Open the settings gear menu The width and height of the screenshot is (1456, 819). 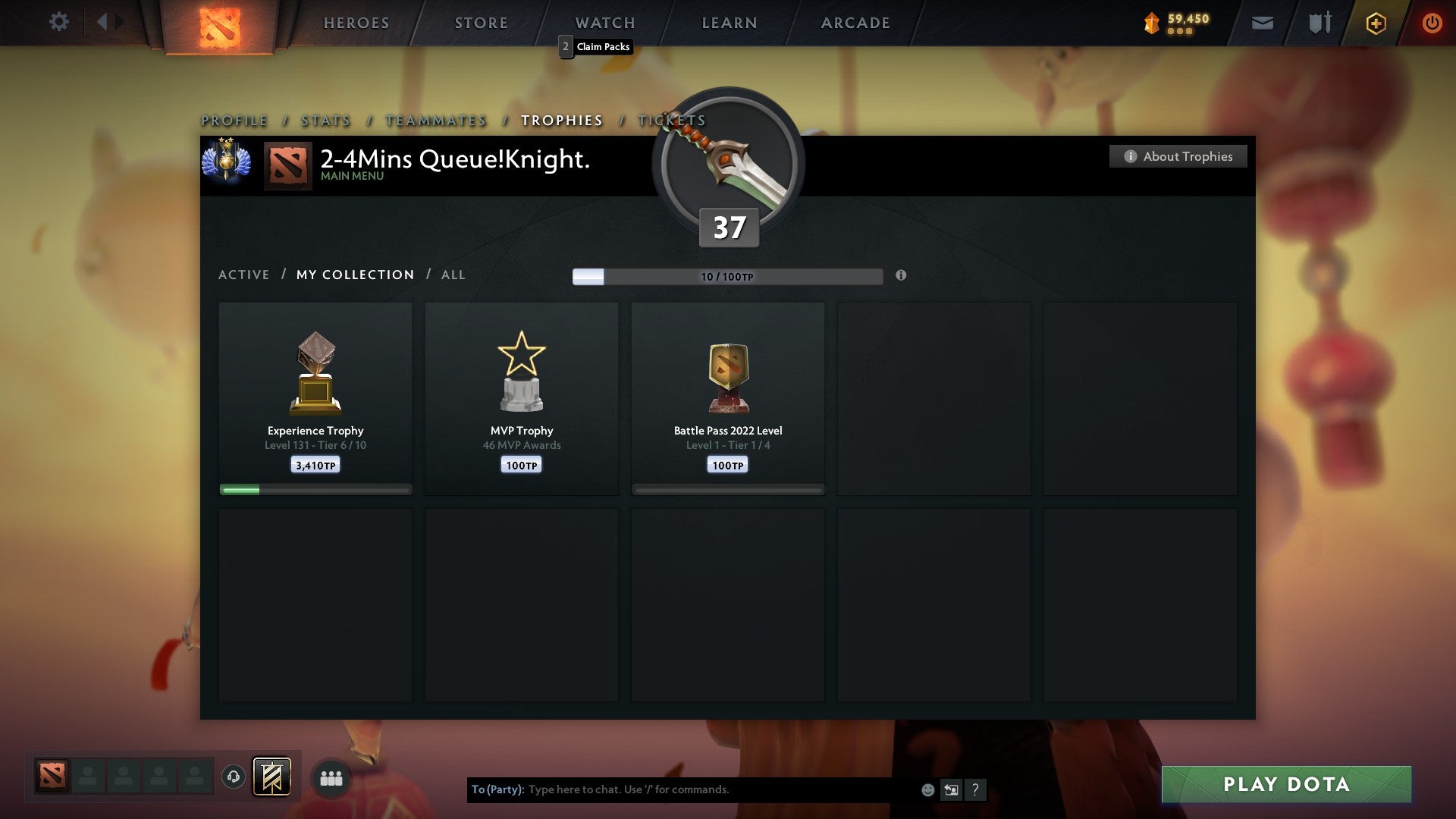point(59,22)
